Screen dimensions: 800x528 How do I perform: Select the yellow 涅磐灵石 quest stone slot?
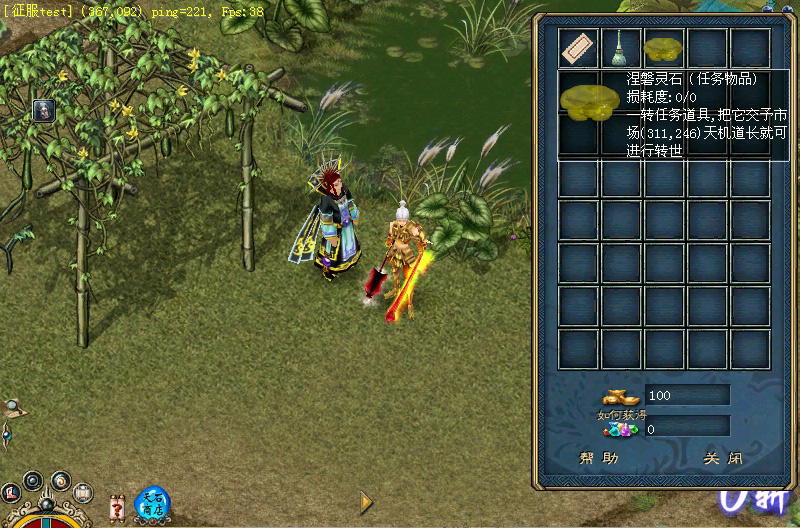(664, 48)
